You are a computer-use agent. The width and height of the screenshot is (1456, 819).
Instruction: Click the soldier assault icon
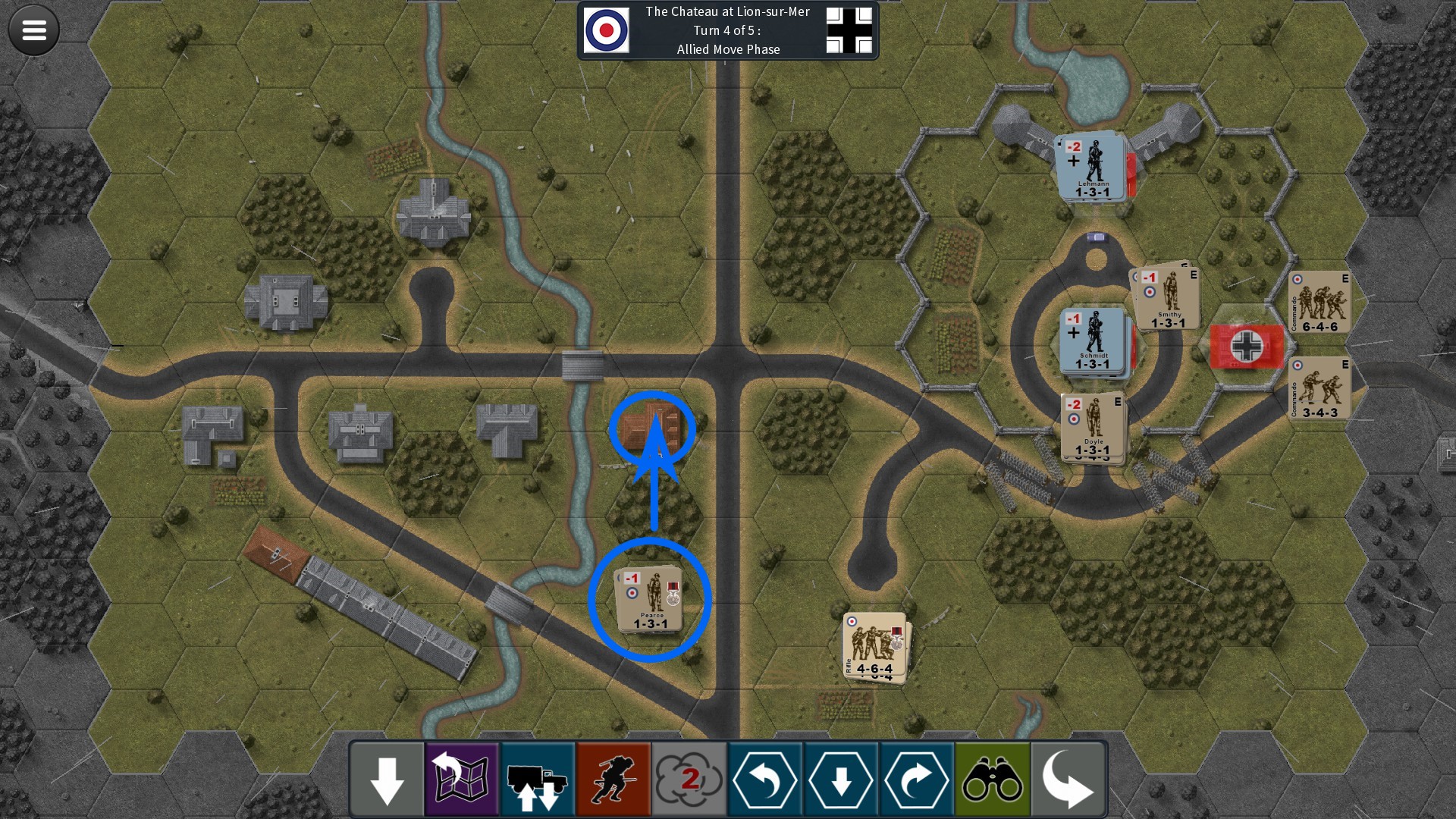pyautogui.click(x=613, y=777)
